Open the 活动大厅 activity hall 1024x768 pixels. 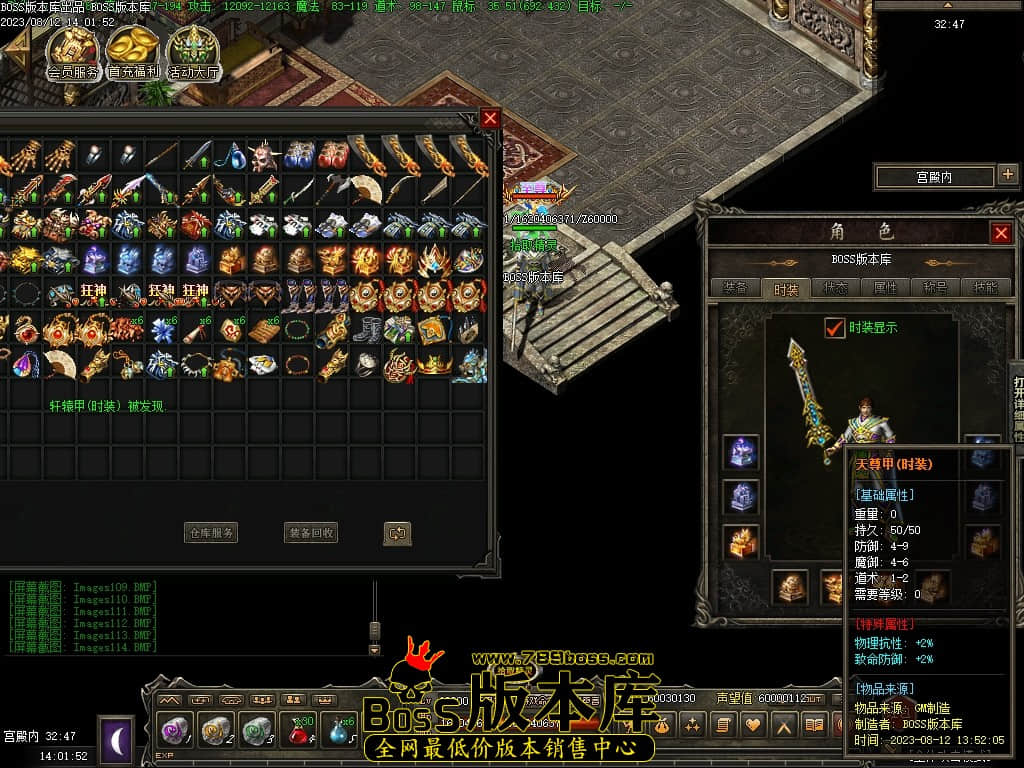193,52
